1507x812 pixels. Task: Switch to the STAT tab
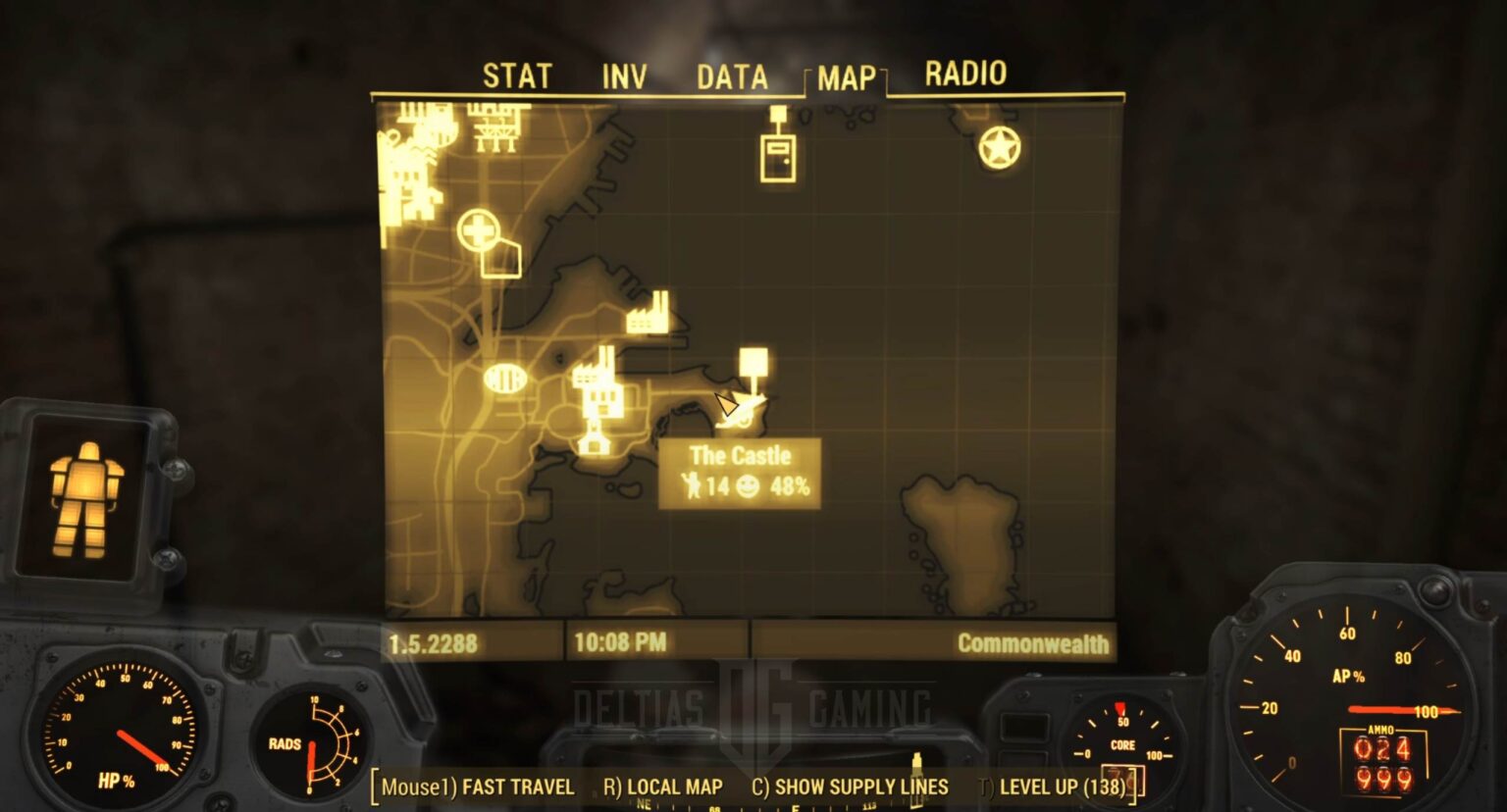[x=518, y=75]
